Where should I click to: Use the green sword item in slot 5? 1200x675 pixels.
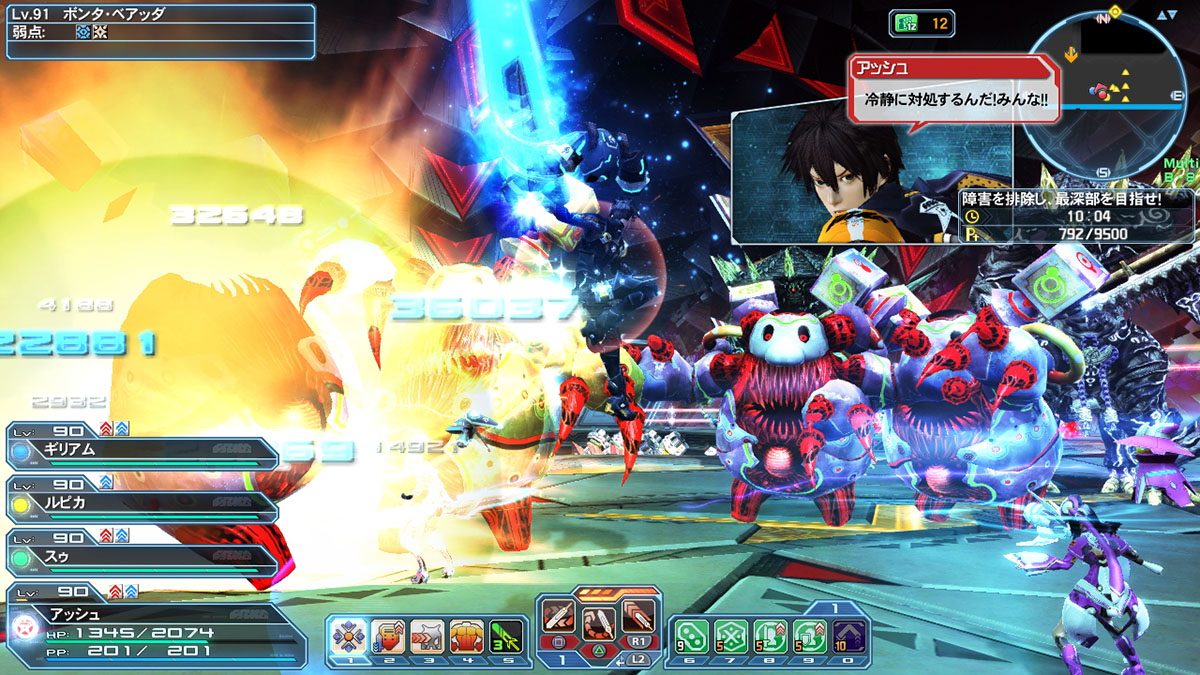tap(504, 635)
